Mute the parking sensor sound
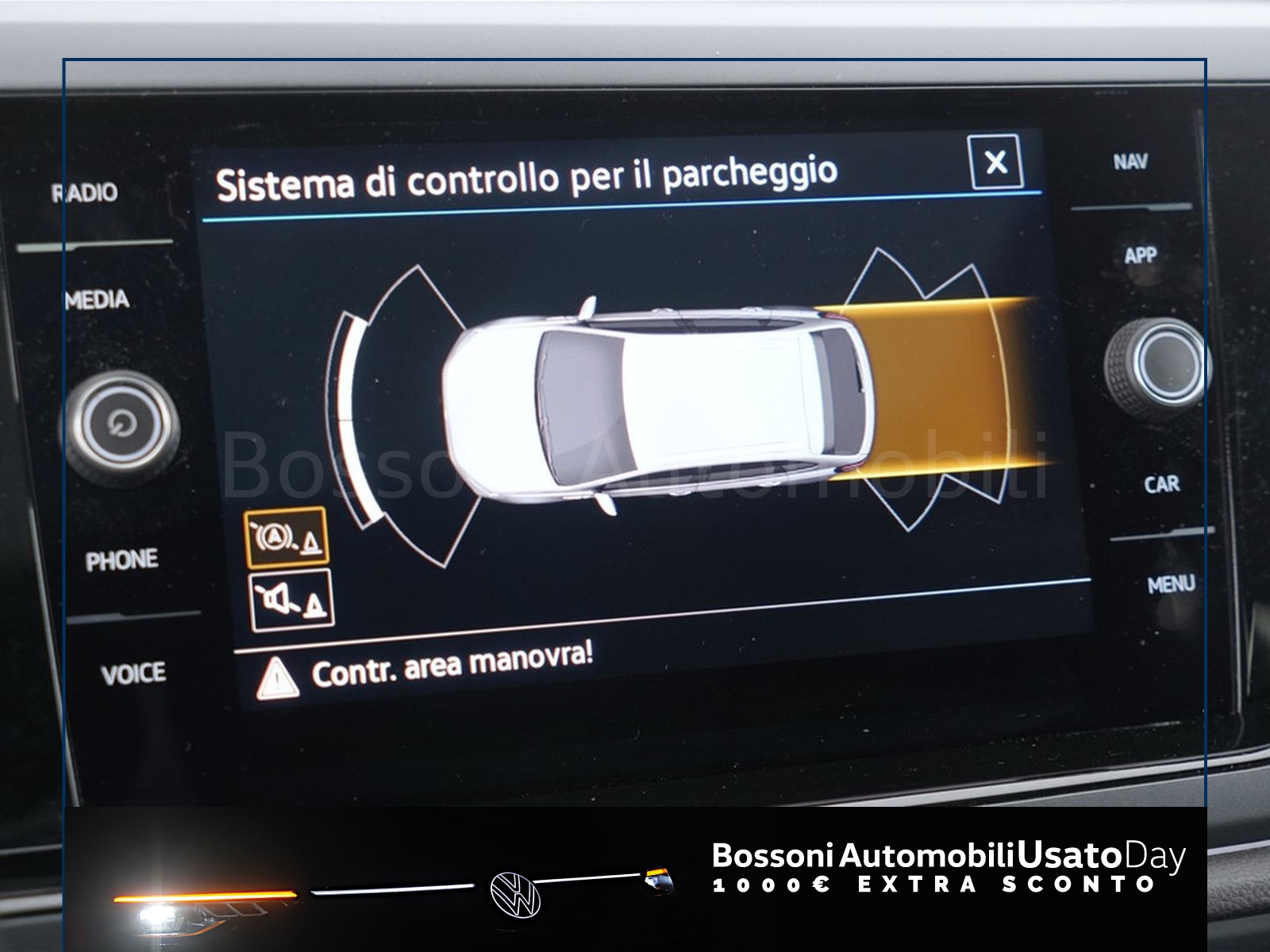 (291, 600)
